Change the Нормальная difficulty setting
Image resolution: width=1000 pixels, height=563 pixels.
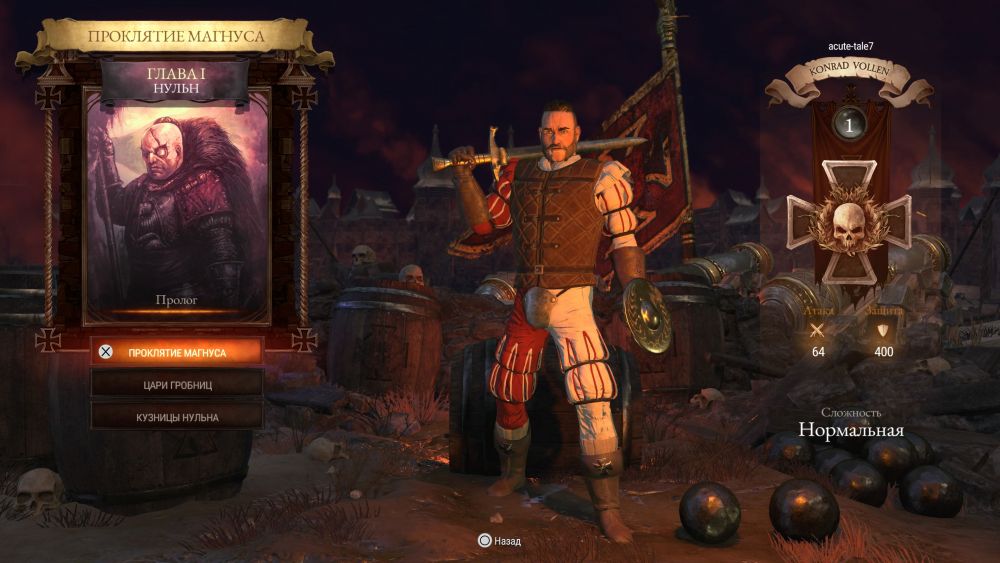[x=850, y=430]
